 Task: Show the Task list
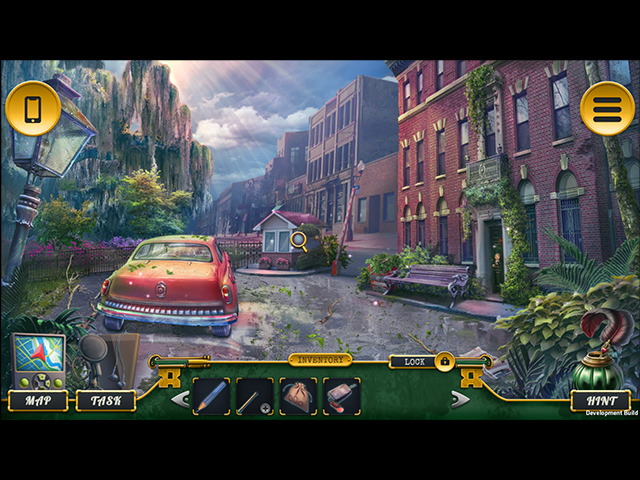[x=106, y=400]
